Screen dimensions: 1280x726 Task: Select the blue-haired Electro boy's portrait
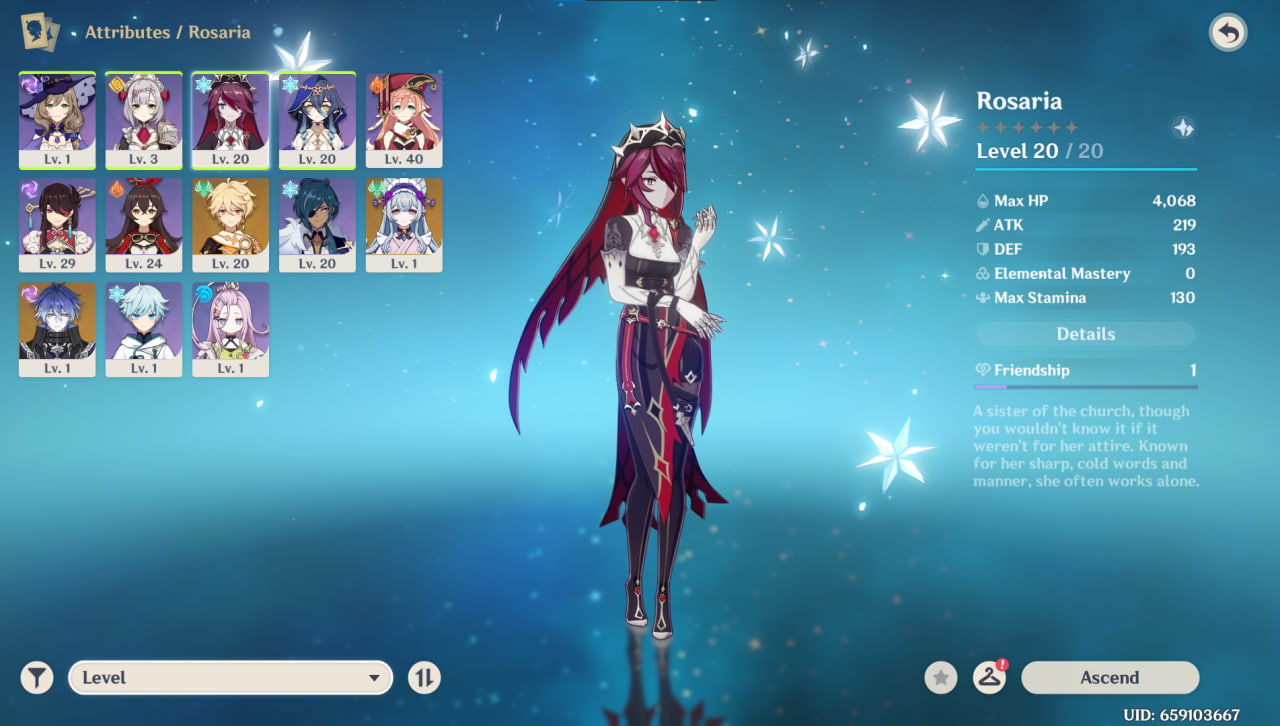(57, 329)
